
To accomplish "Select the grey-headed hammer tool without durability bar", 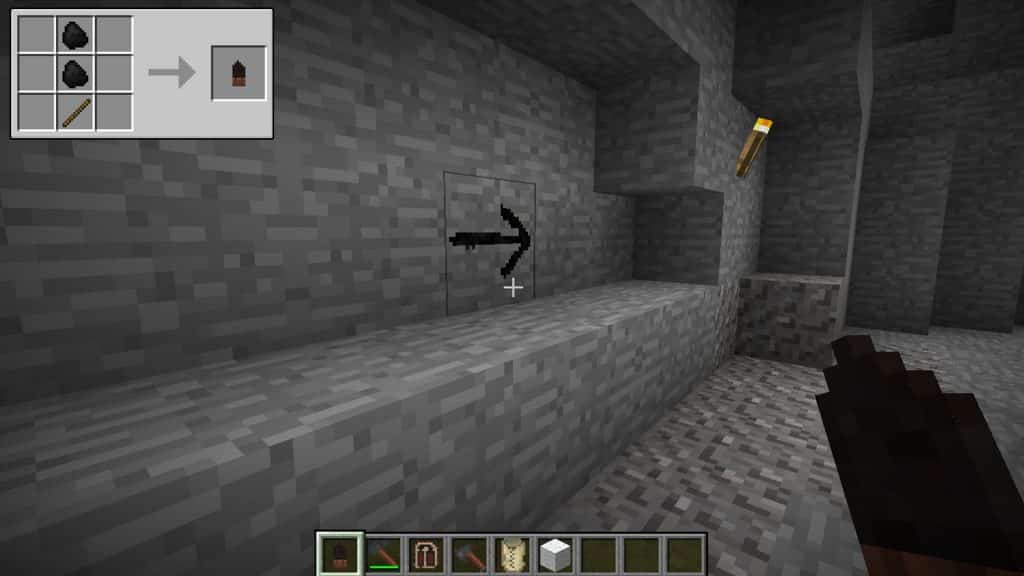I will pyautogui.click(x=469, y=553).
